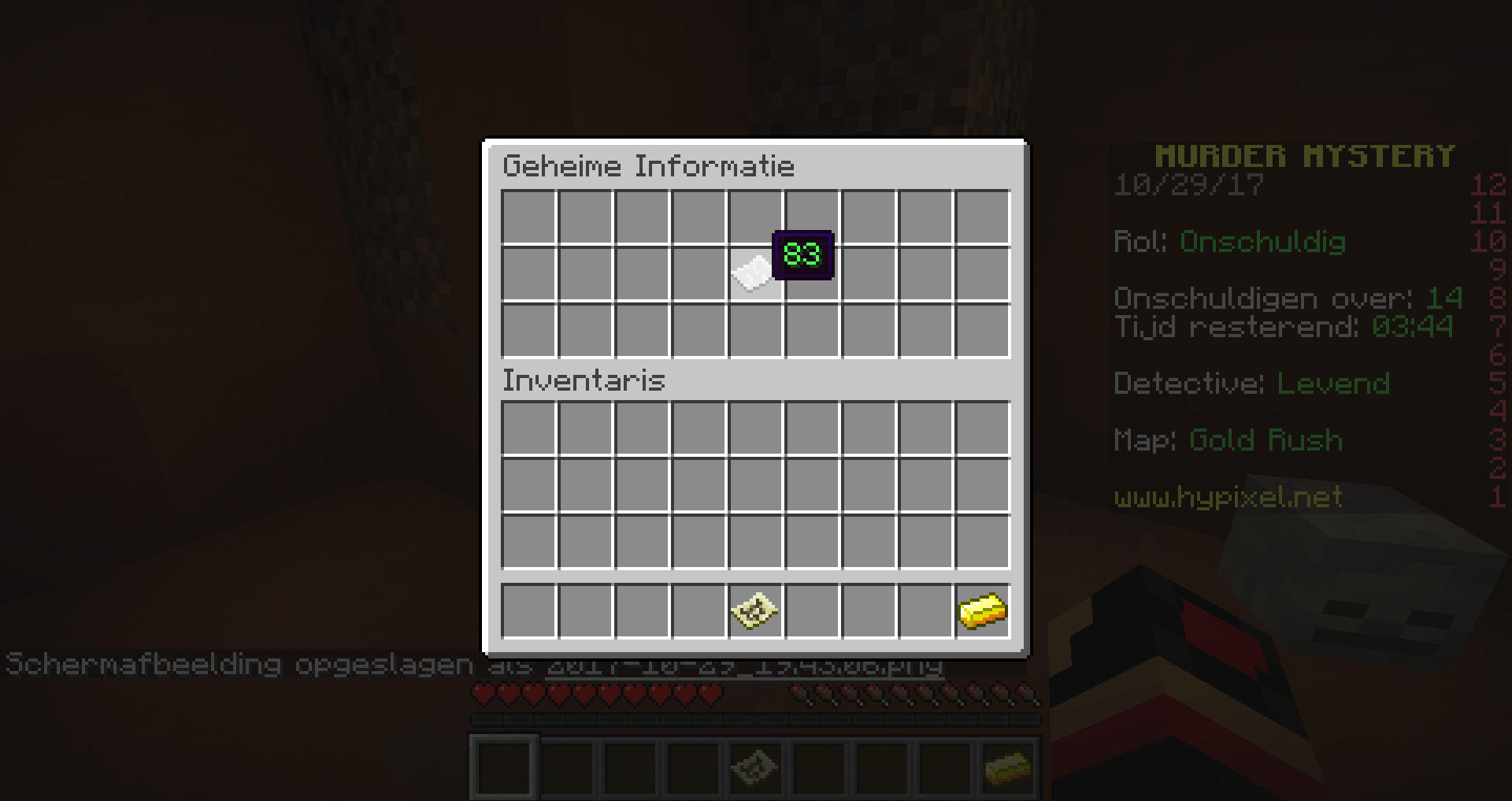The height and width of the screenshot is (801, 1512).
Task: Collapse the Inventaris section header
Action: coord(584,380)
